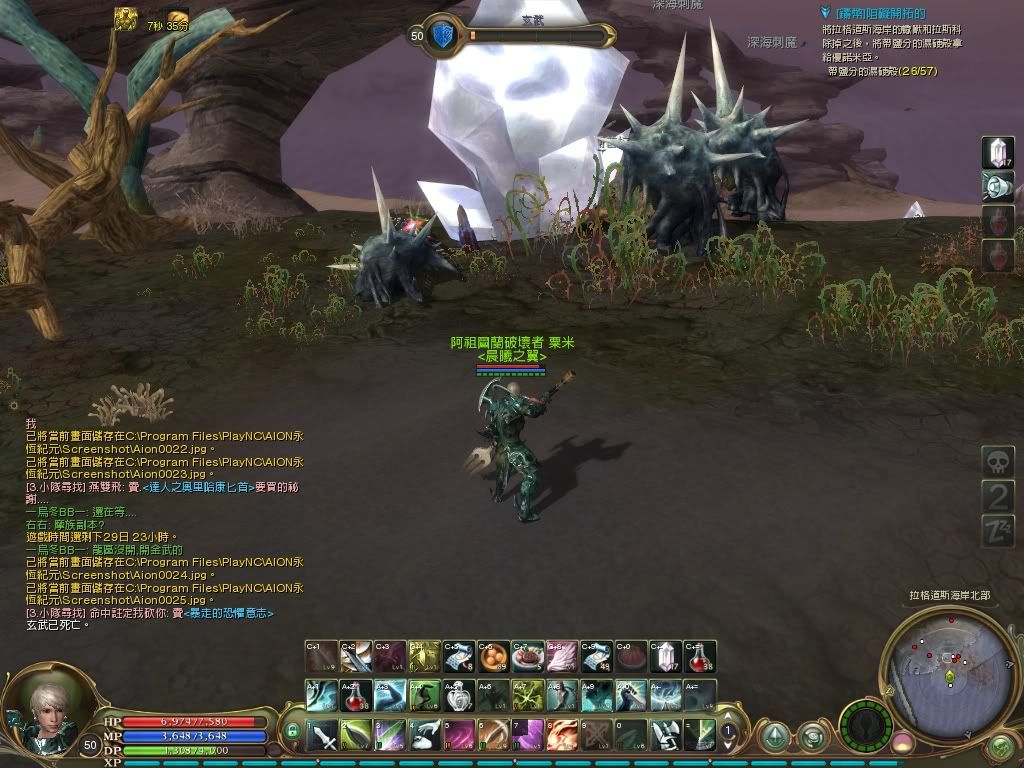Click the number 2 side button
Viewport: 1024px width, 768px height.
[x=997, y=496]
